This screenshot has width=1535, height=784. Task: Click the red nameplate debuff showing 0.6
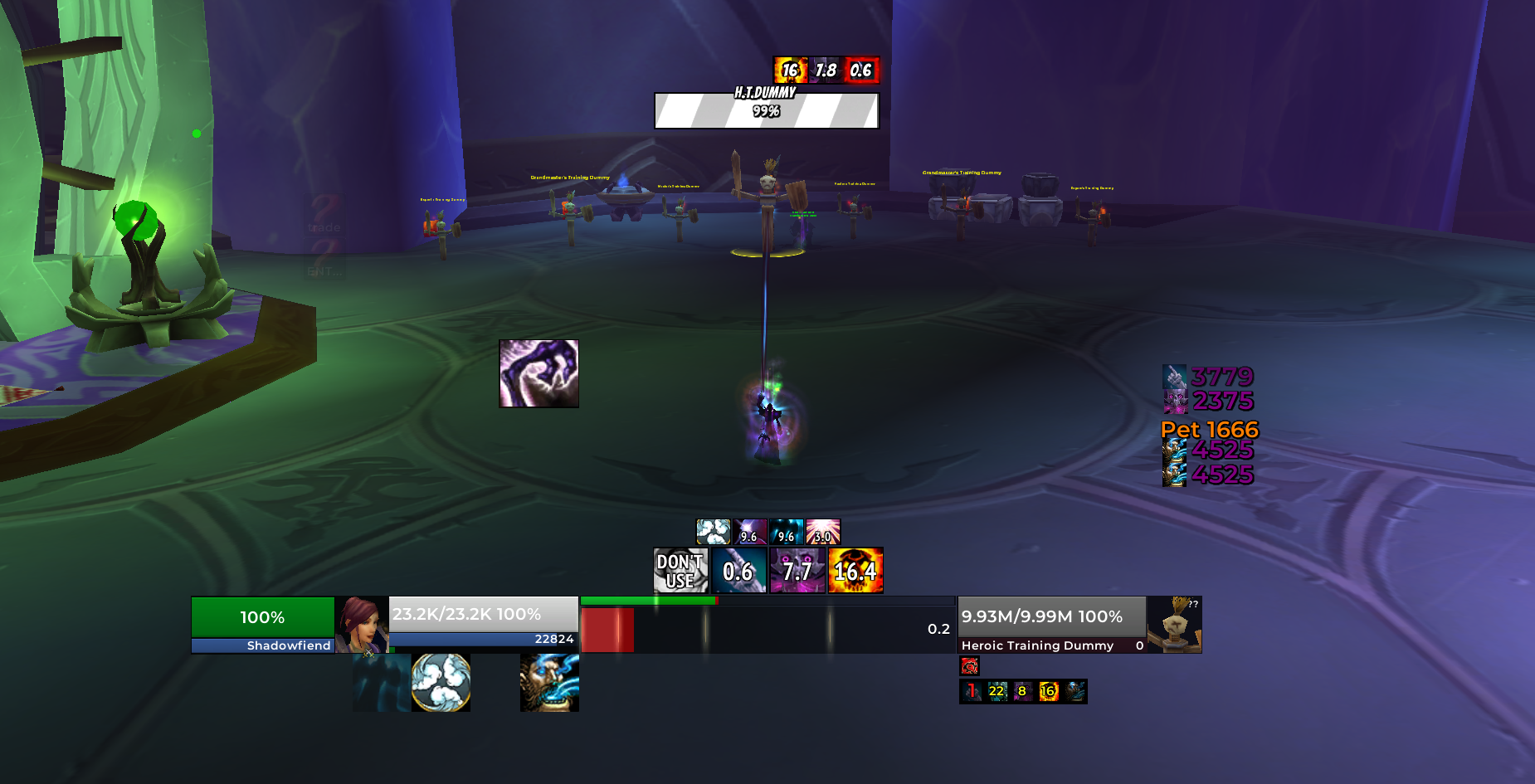click(861, 71)
